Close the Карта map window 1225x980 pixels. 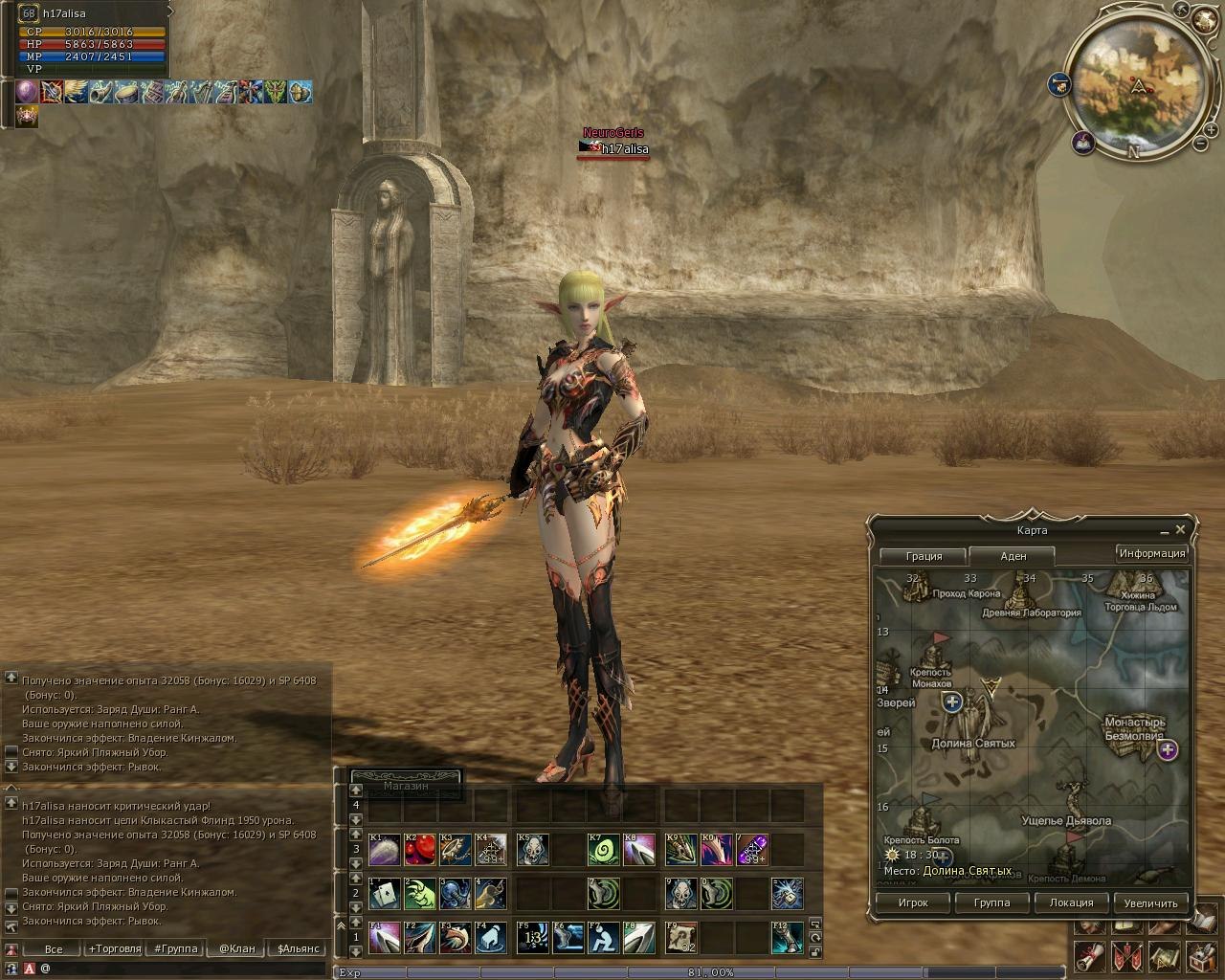[1180, 529]
